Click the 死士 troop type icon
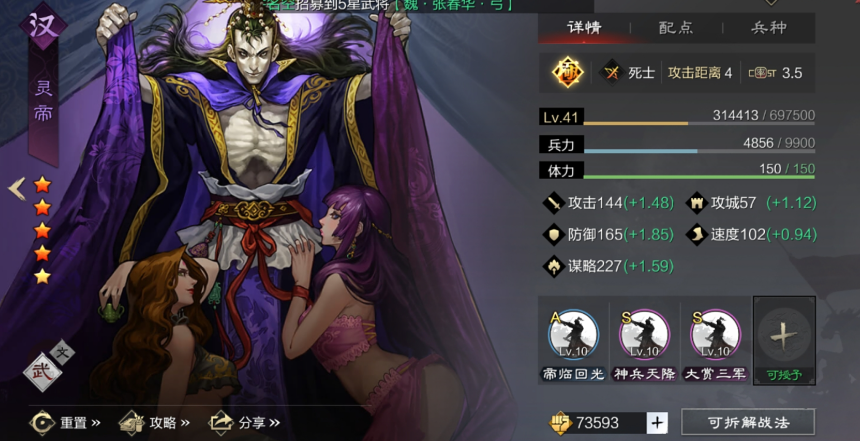The height and width of the screenshot is (441, 860). (x=611, y=72)
